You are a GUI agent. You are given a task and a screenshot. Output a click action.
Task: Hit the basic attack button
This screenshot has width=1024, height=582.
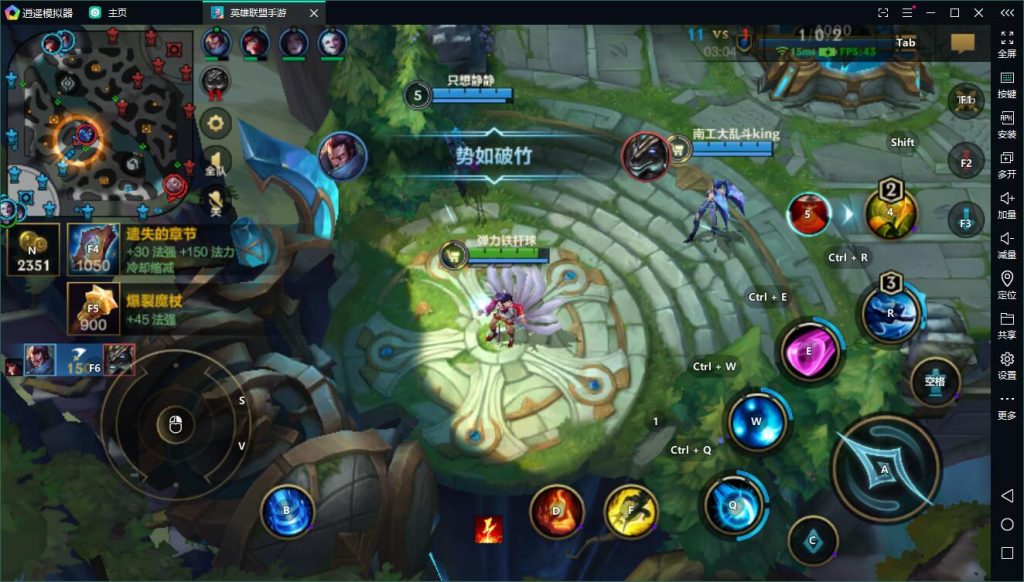point(885,468)
